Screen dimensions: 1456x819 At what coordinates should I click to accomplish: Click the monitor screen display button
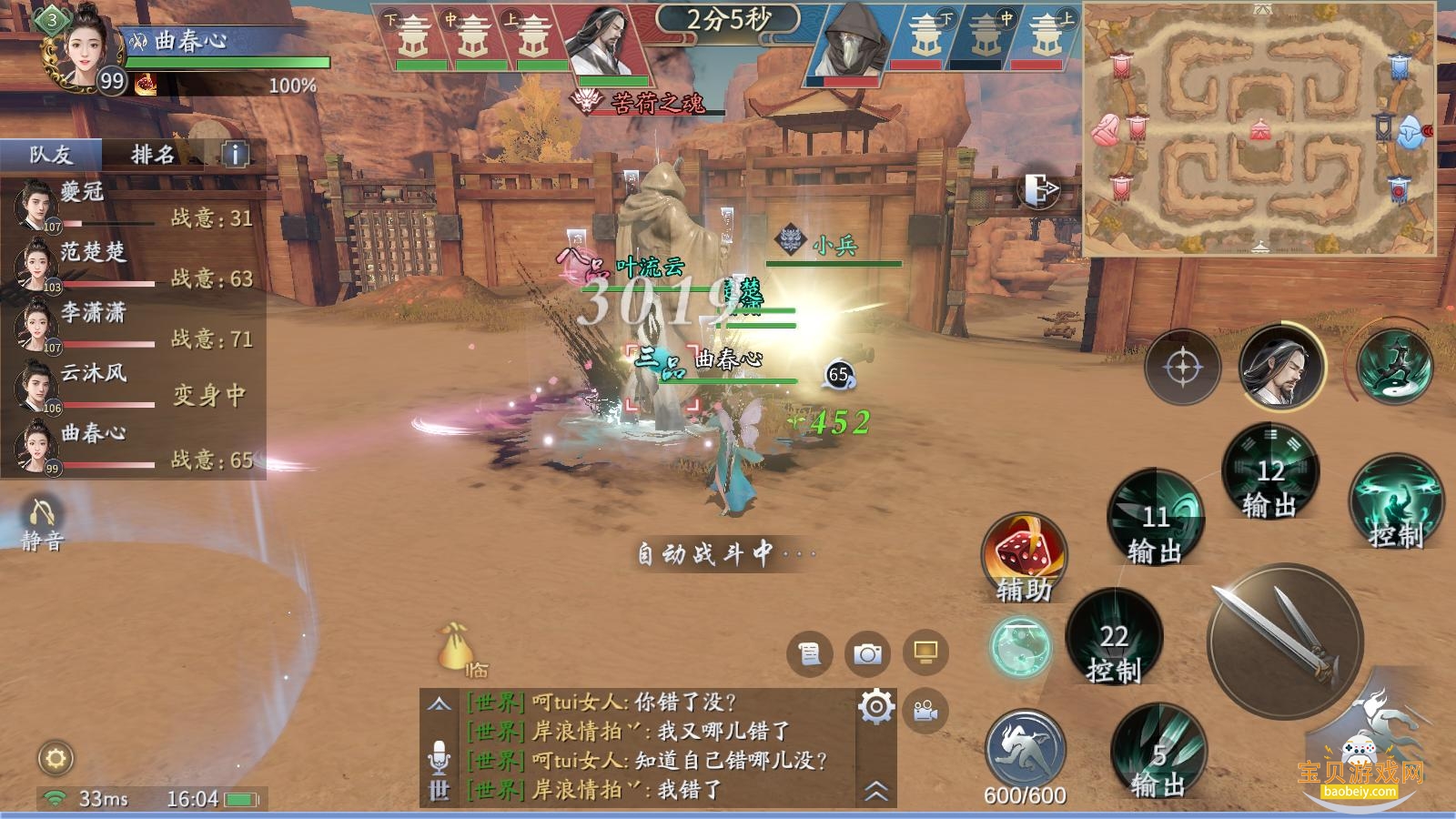(925, 652)
